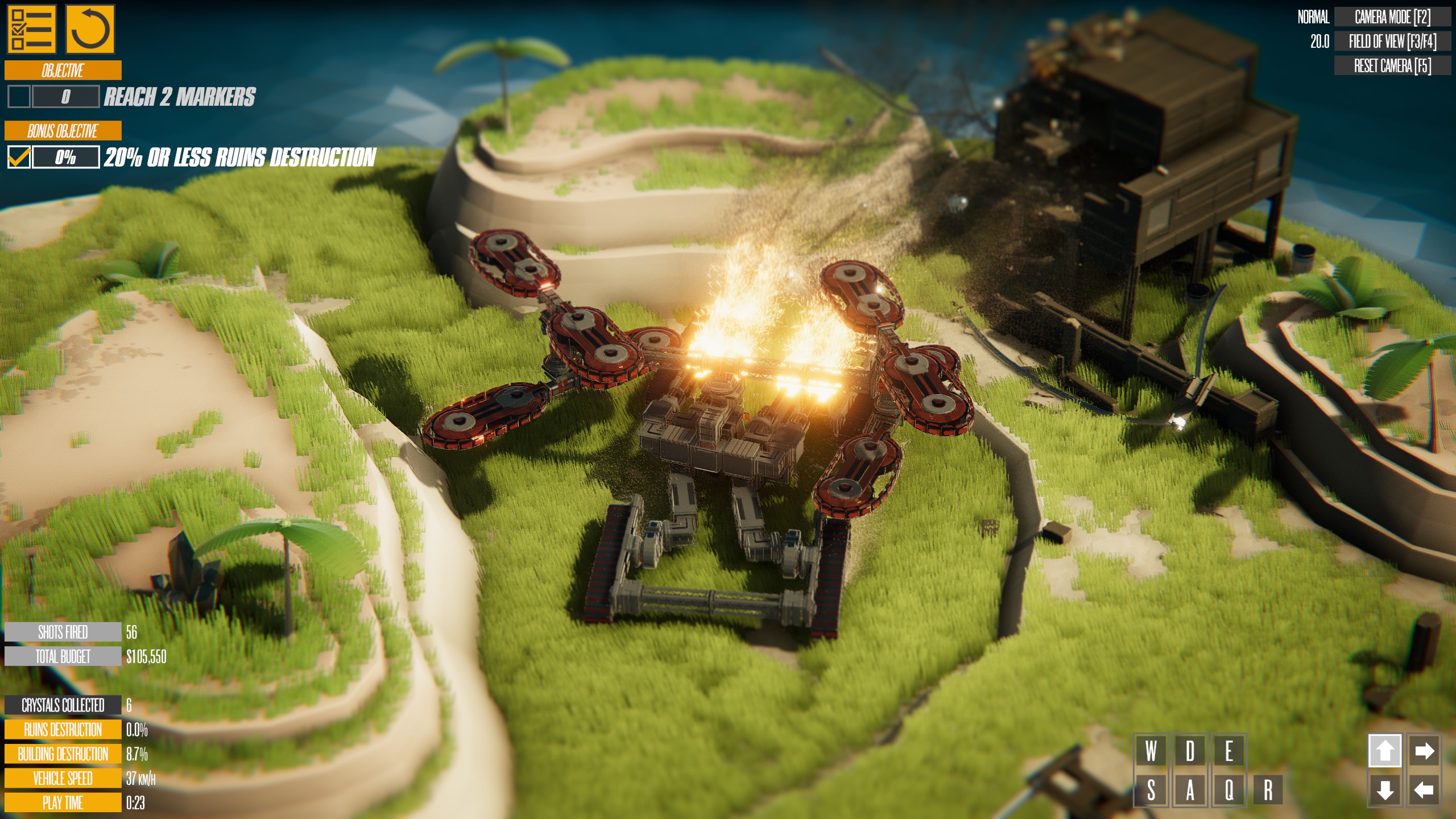Viewport: 1456px width, 819px height.
Task: Select the Field of View button
Action: pyautogui.click(x=1392, y=42)
